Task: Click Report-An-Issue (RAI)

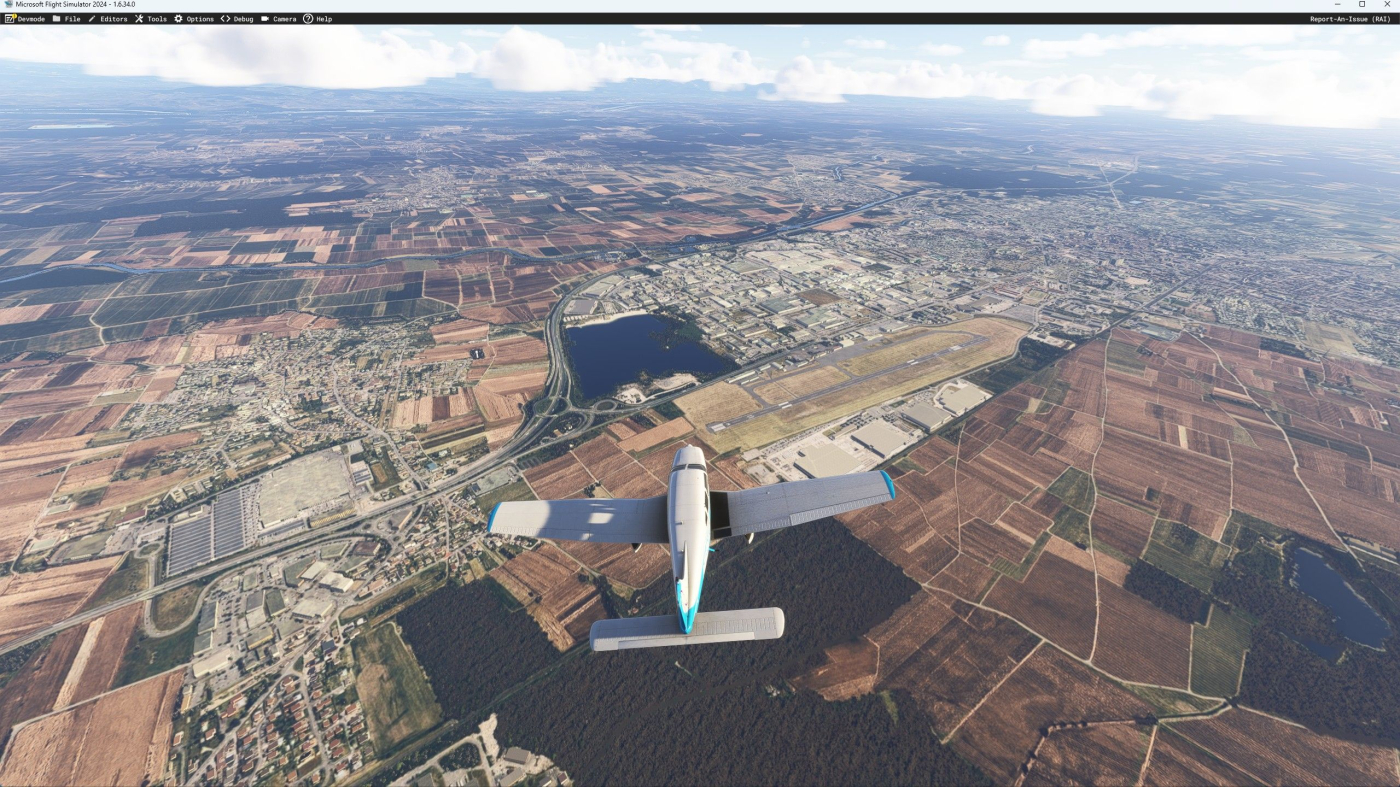Action: [x=1350, y=19]
